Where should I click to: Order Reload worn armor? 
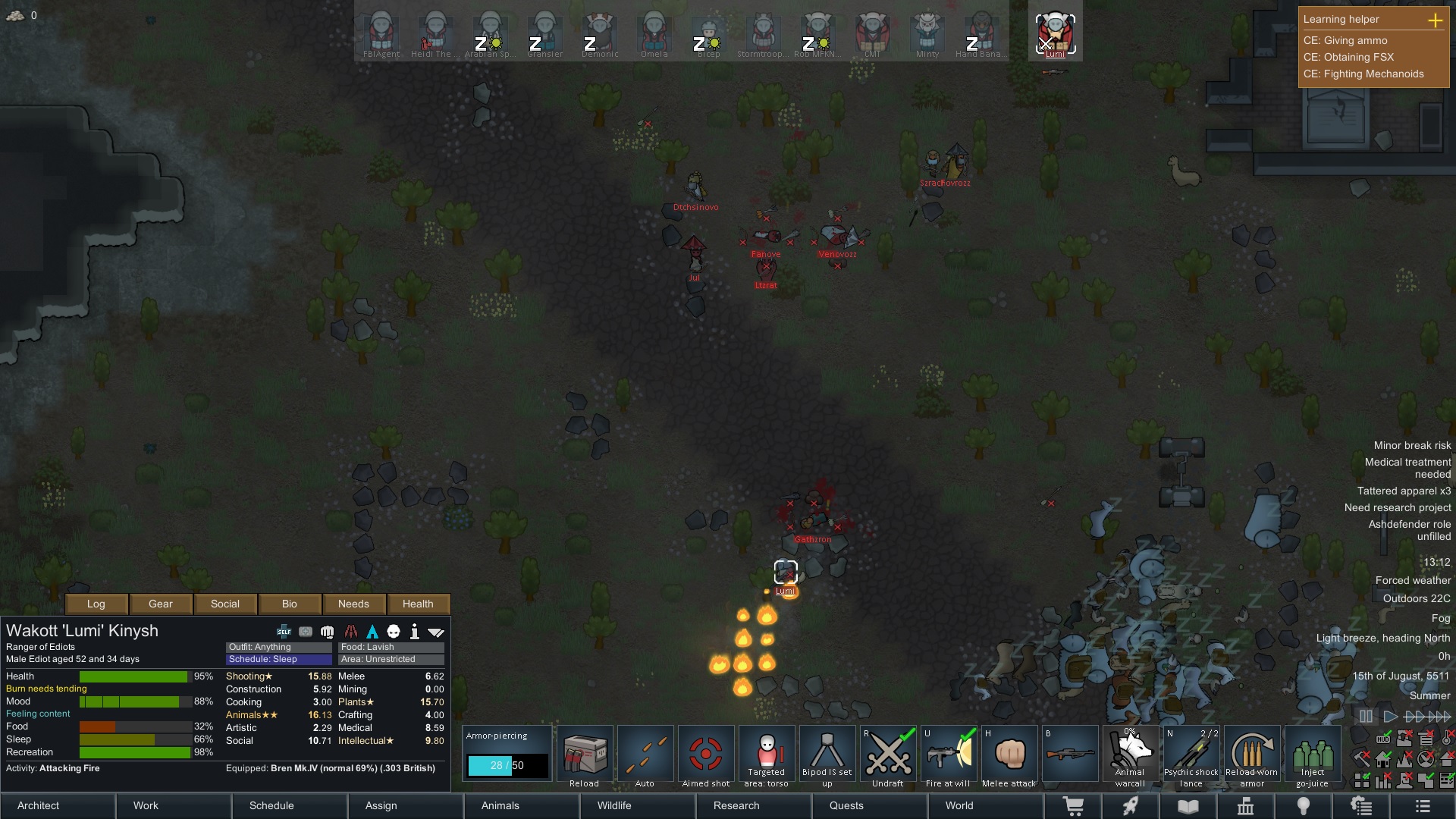point(1252,753)
